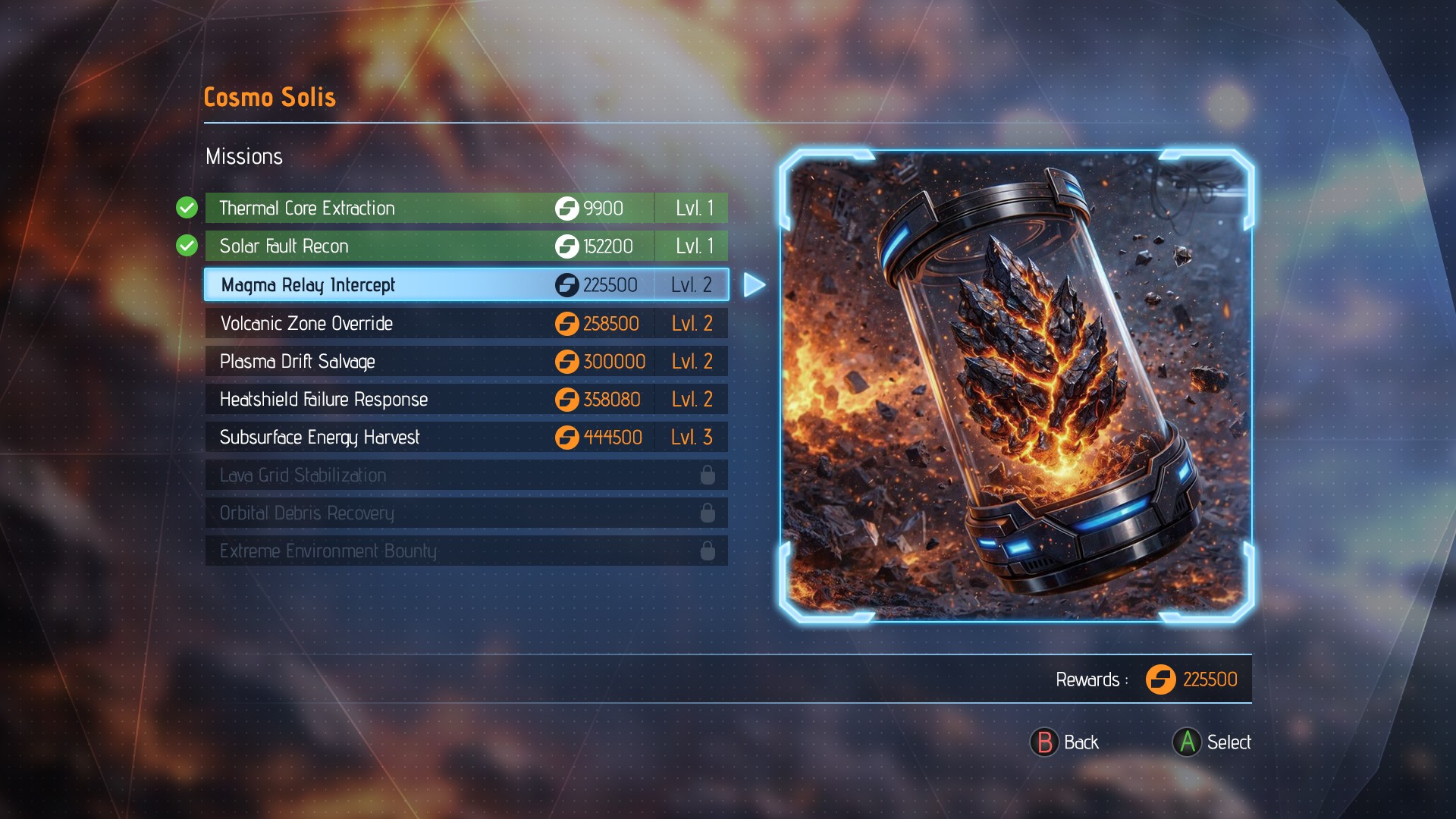Click the locked Lava Grid Stabilization row
The width and height of the screenshot is (1456, 819).
(x=466, y=475)
